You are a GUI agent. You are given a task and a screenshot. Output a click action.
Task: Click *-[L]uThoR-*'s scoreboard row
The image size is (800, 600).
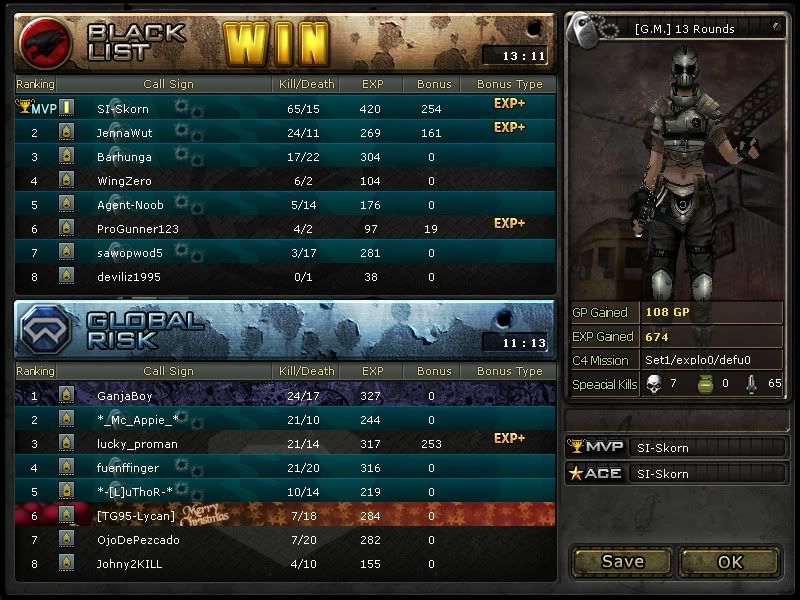pos(285,492)
